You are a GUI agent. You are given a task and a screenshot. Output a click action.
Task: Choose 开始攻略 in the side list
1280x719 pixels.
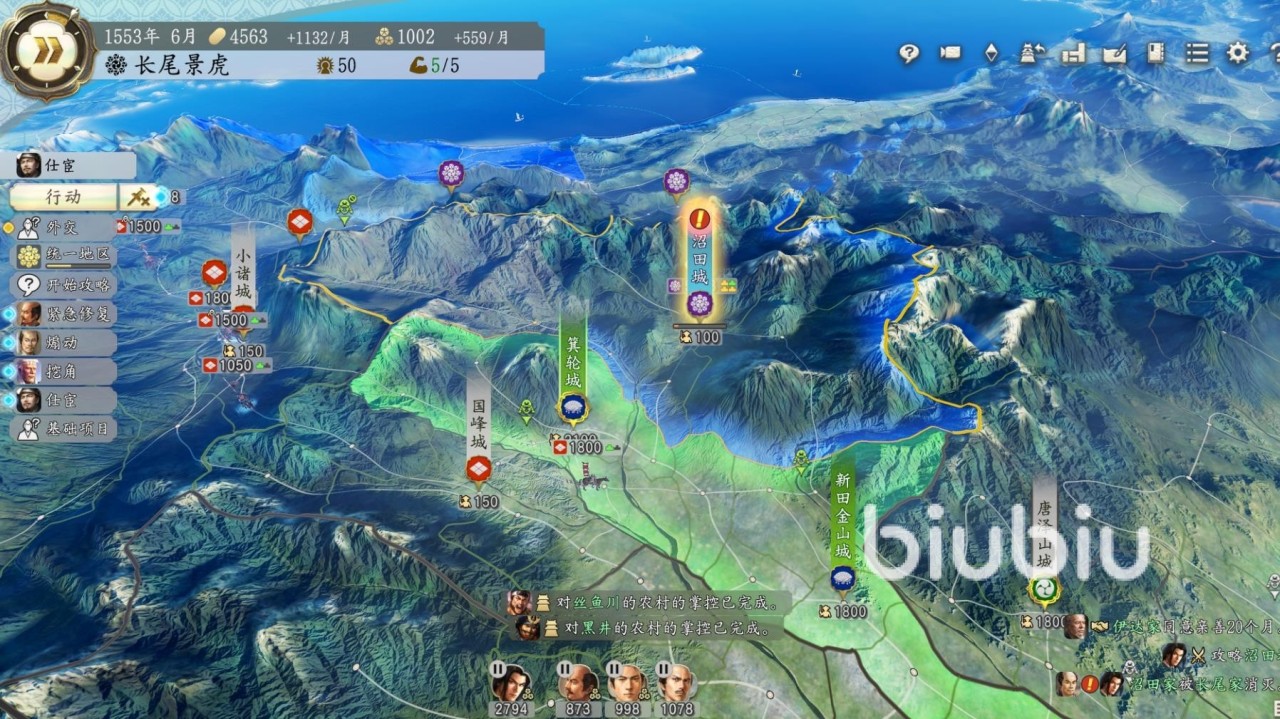click(x=66, y=284)
